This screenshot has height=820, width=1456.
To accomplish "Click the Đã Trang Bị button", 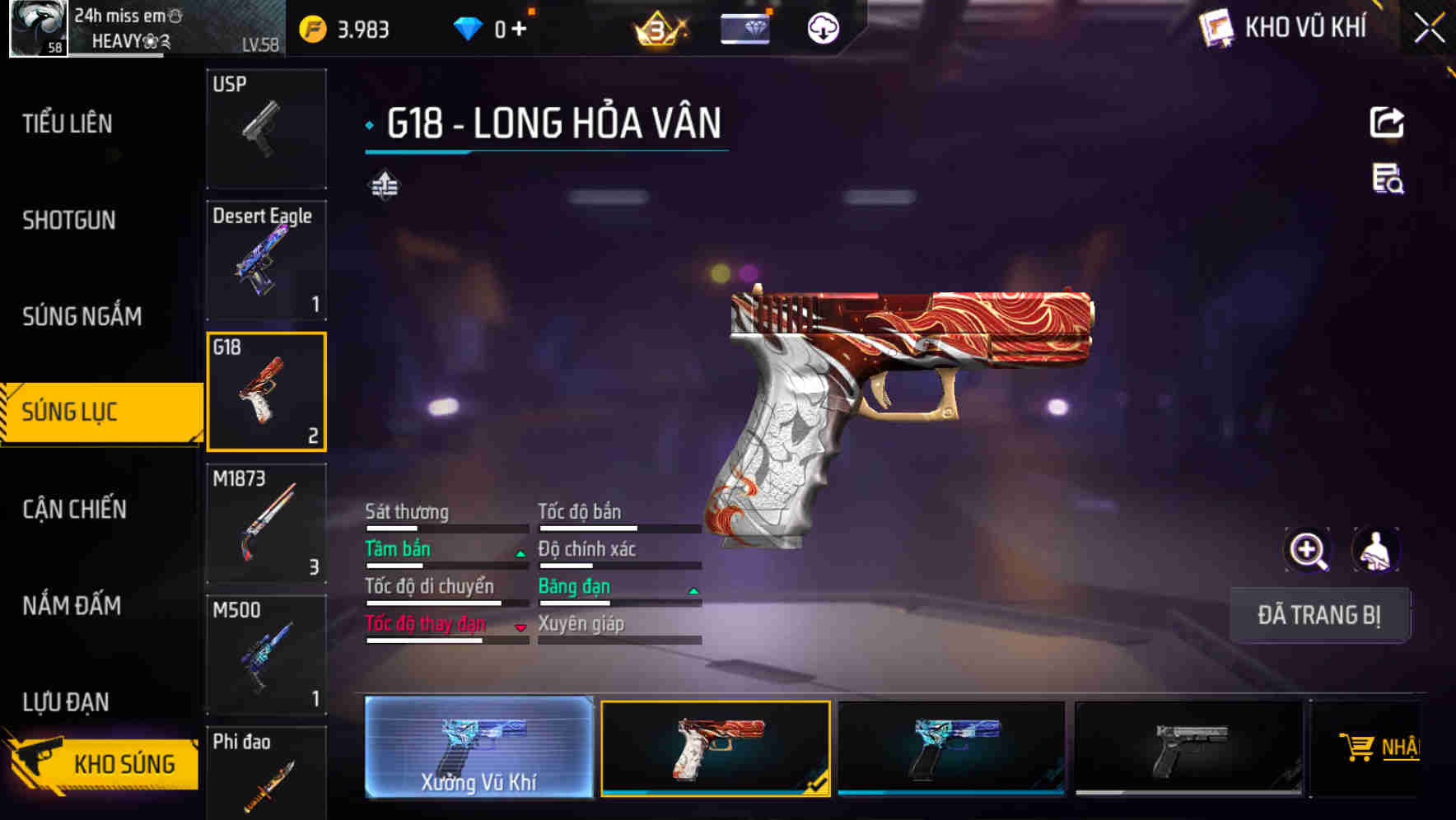I will pos(1319,615).
